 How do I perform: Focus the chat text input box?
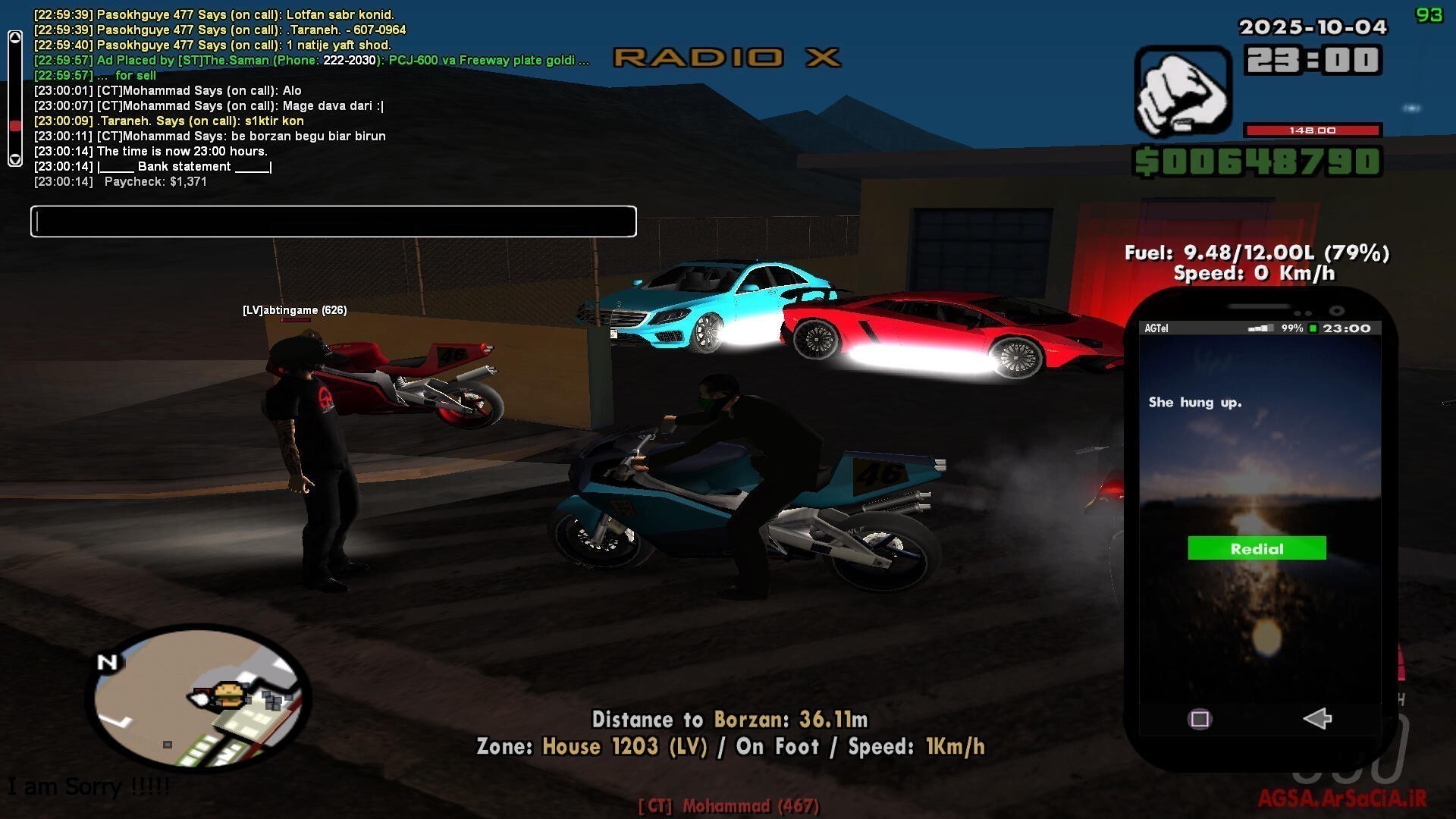[334, 221]
